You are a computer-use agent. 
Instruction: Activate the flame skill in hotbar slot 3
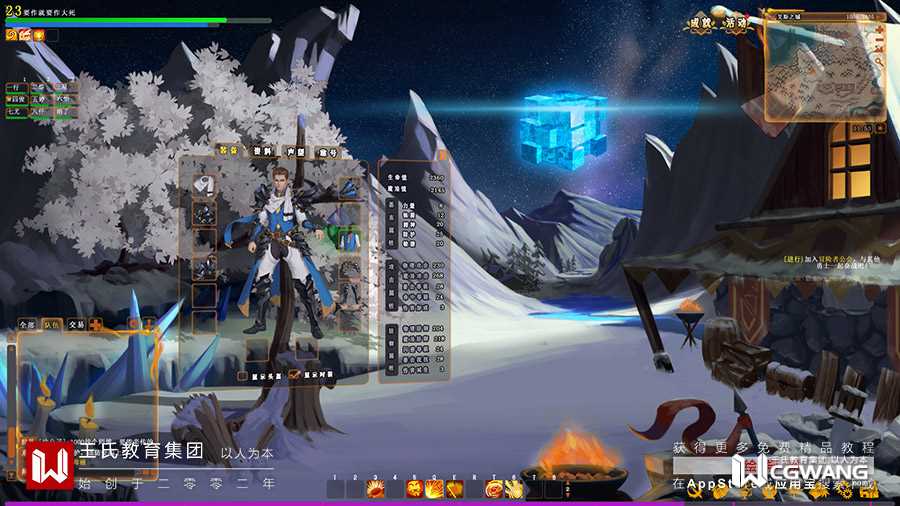click(x=376, y=489)
